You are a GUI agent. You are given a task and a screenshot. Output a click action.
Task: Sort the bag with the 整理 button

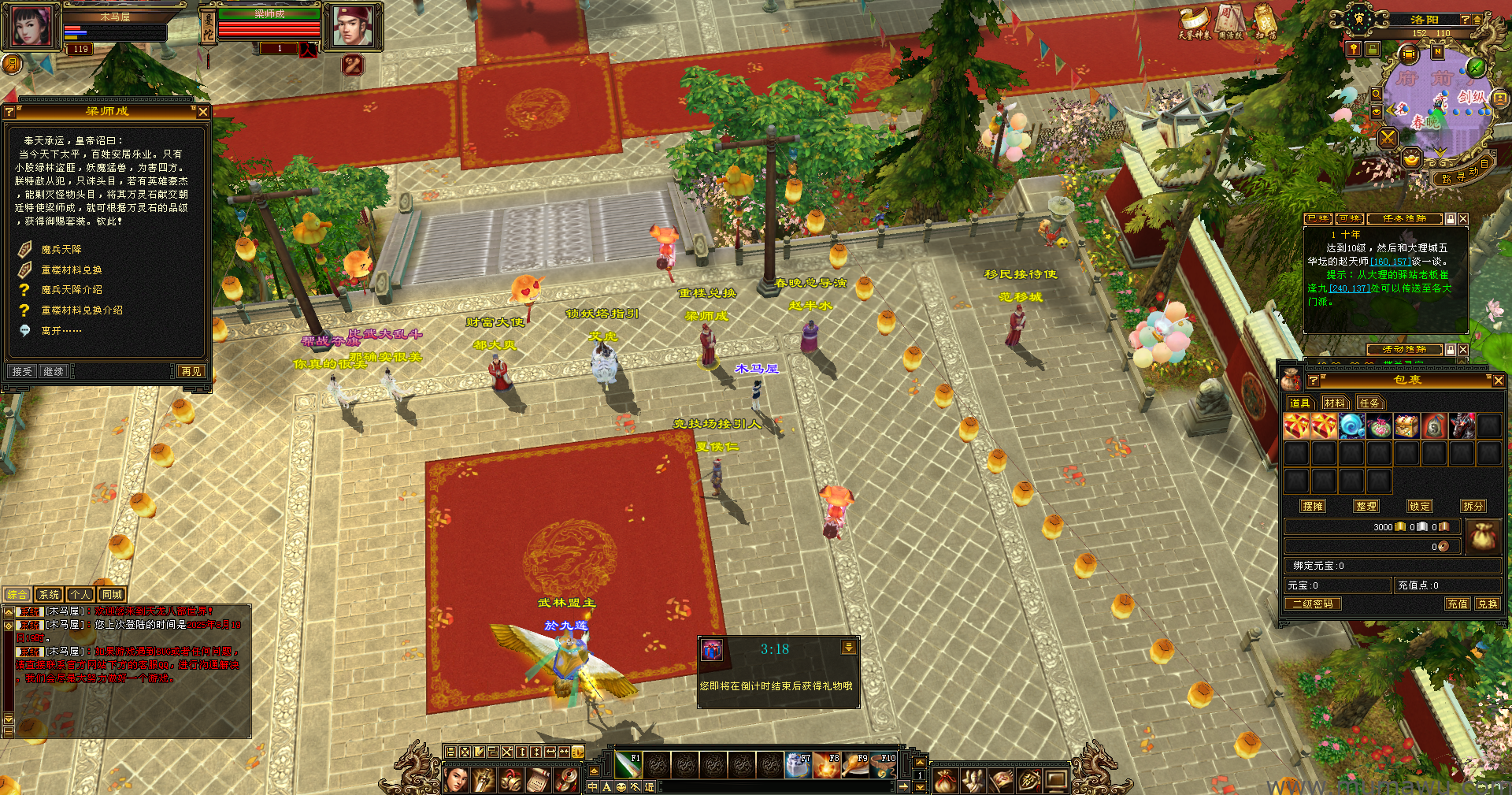coord(1366,507)
